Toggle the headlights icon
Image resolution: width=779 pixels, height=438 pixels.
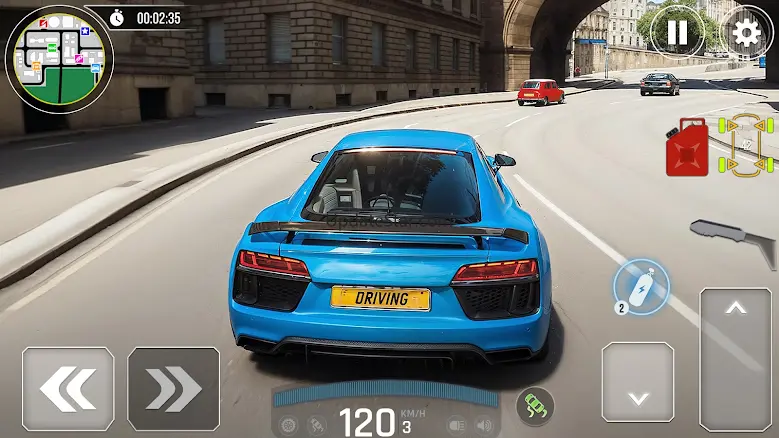click(x=456, y=424)
